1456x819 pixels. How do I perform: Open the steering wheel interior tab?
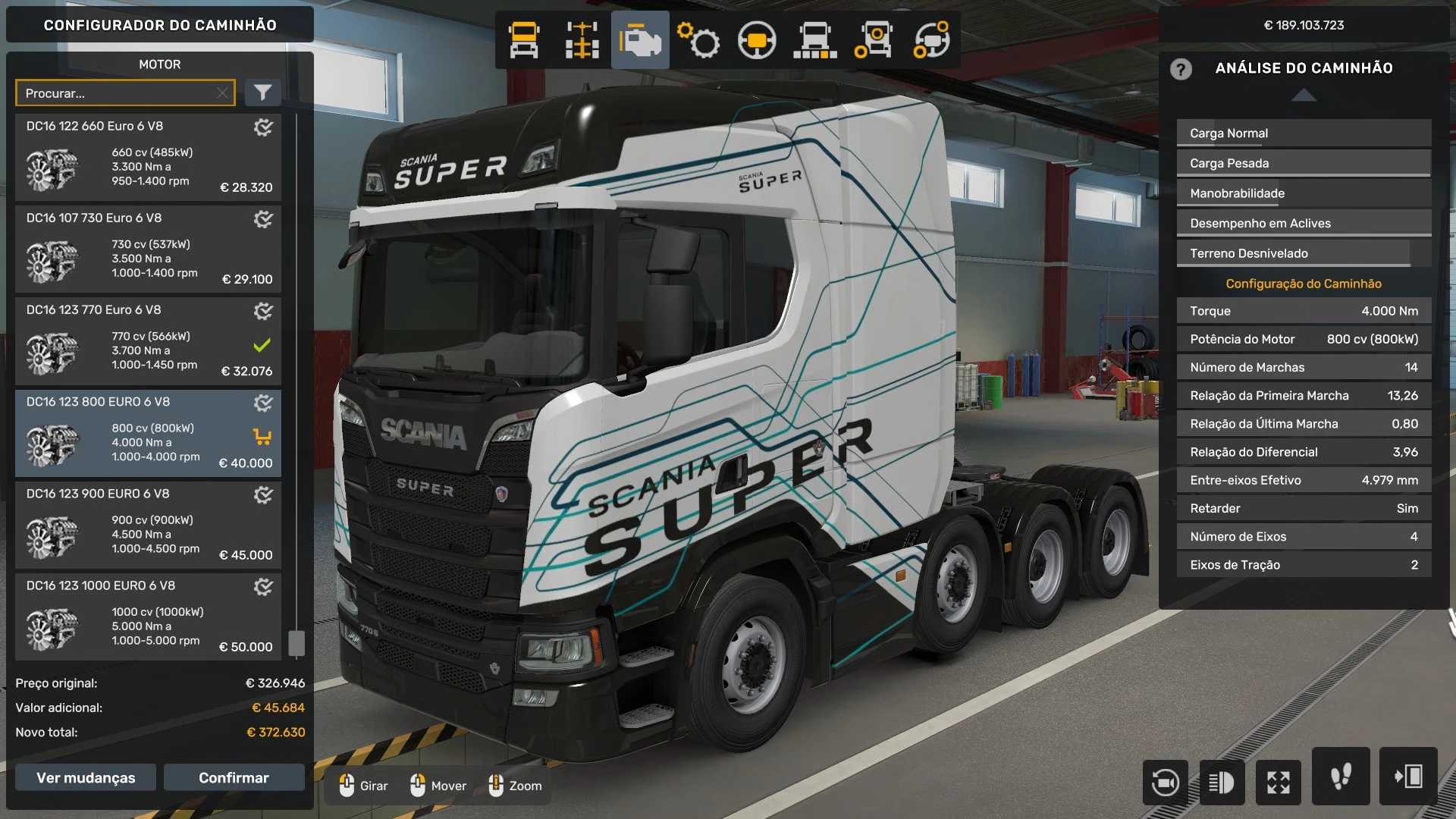tap(757, 40)
